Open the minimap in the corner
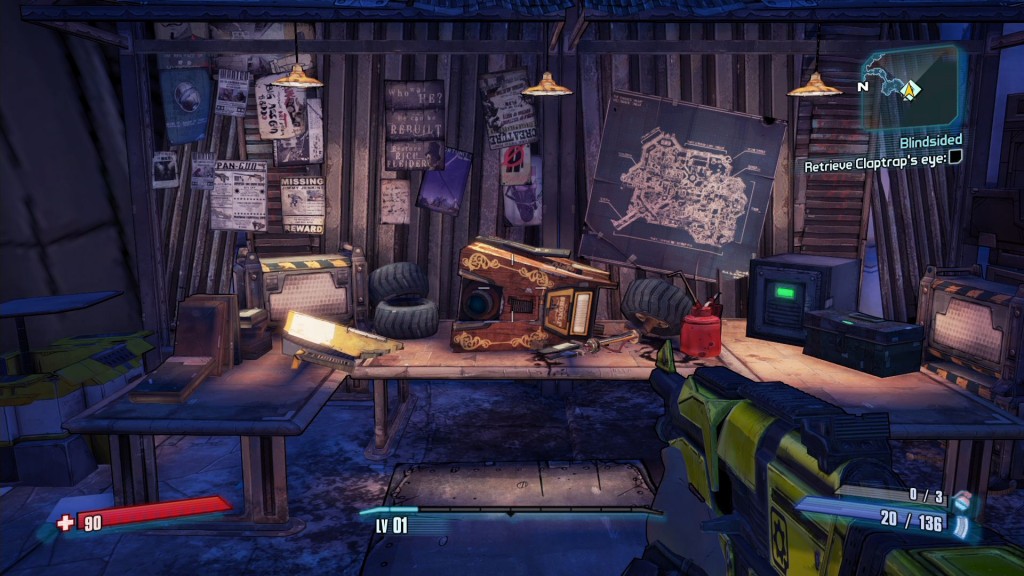Viewport: 1024px width, 576px height. [911, 87]
